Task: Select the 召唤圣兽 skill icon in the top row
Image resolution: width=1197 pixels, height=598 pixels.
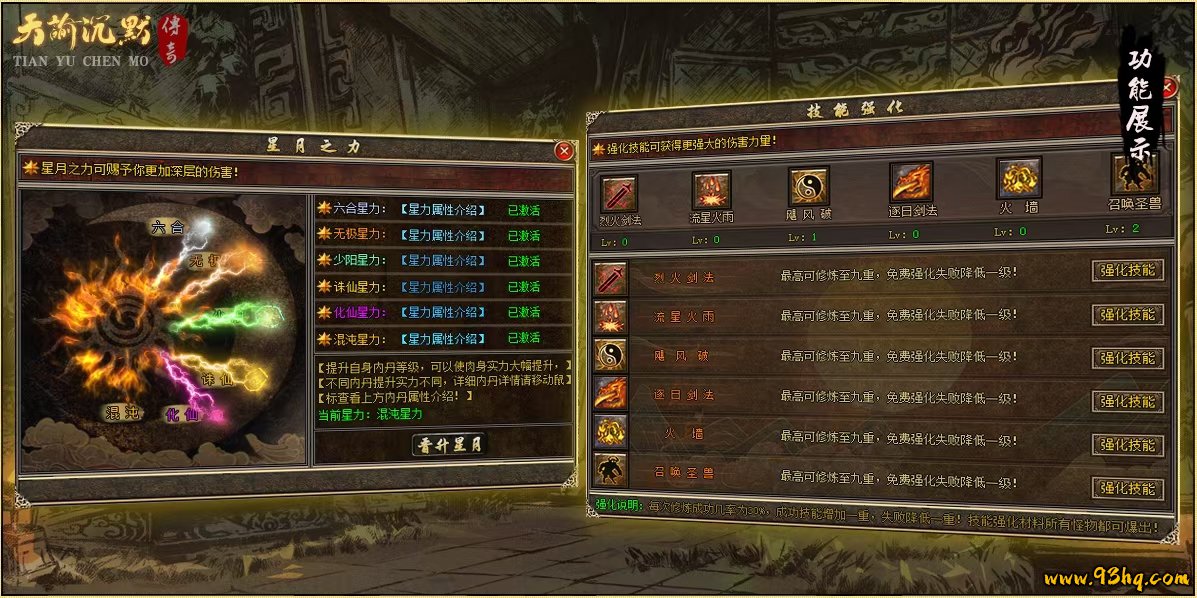Action: [1135, 174]
